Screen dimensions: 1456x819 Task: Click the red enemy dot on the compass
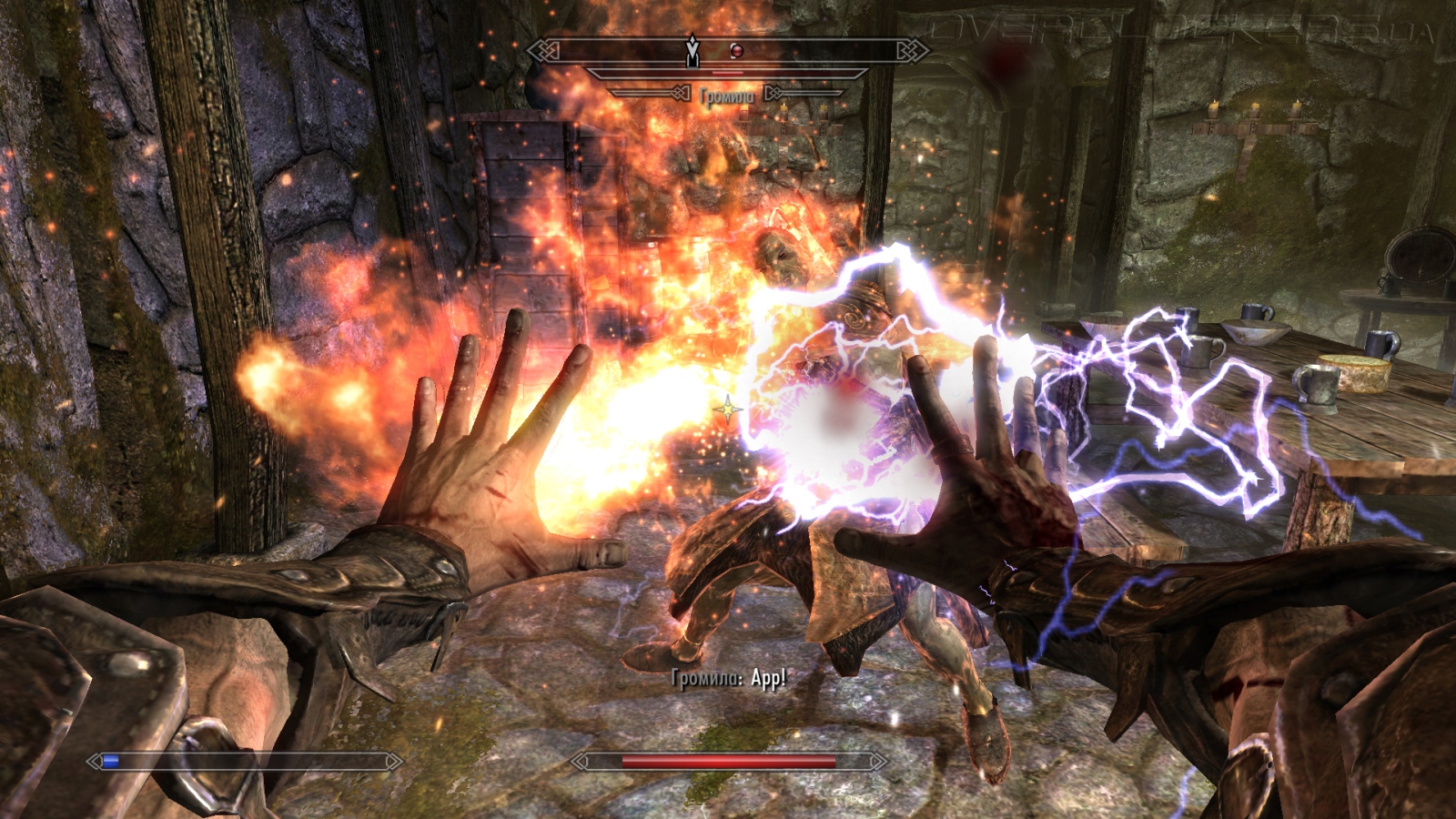(x=737, y=51)
